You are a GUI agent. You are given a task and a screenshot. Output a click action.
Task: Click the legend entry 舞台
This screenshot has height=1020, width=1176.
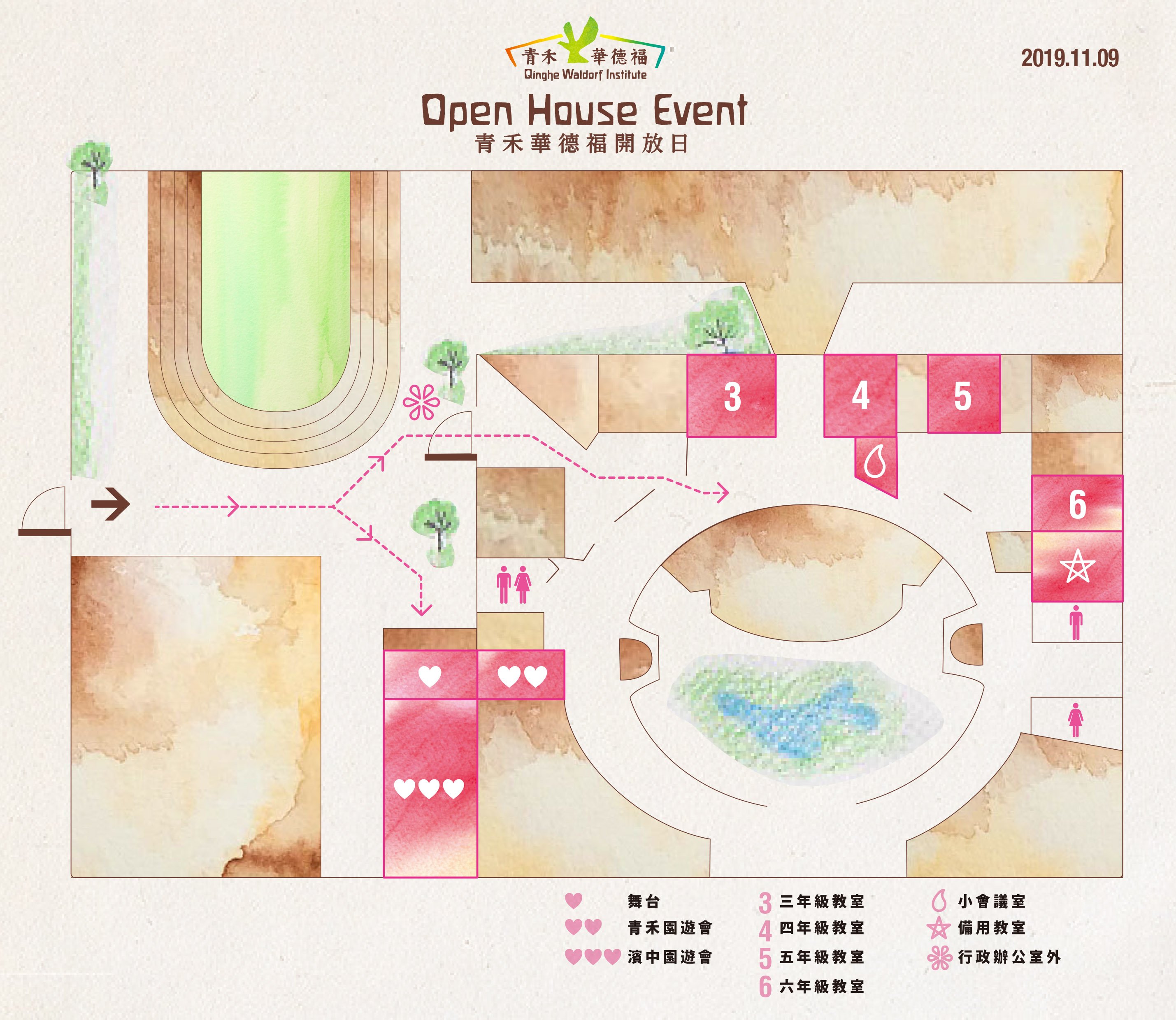coord(643,902)
